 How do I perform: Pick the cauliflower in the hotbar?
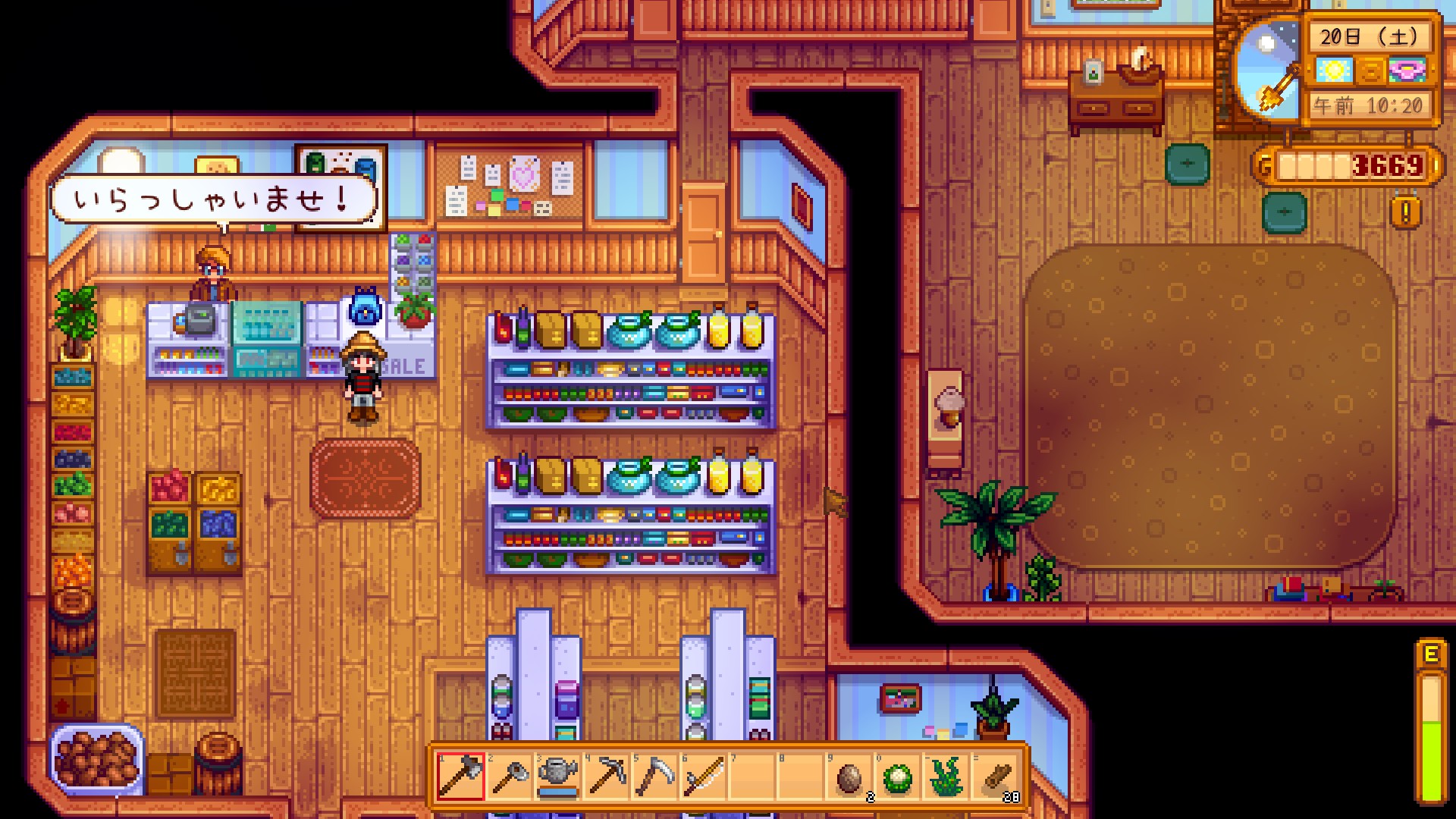point(898,776)
